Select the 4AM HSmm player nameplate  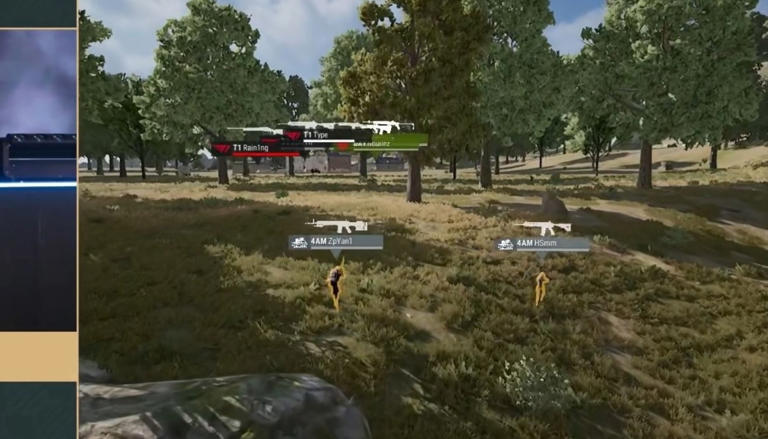click(542, 244)
